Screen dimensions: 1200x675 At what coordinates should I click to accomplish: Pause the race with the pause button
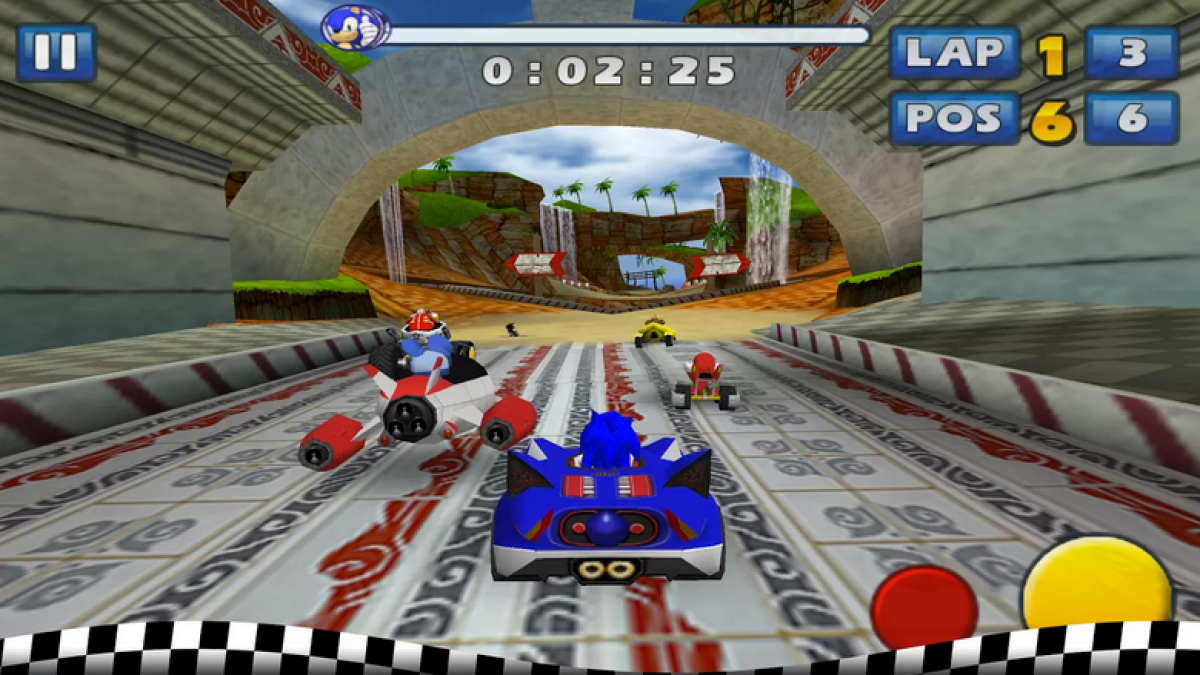(x=56, y=52)
